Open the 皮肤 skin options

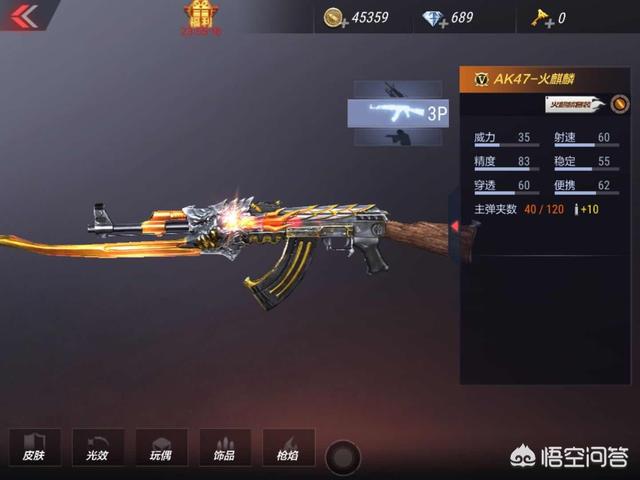35,447
